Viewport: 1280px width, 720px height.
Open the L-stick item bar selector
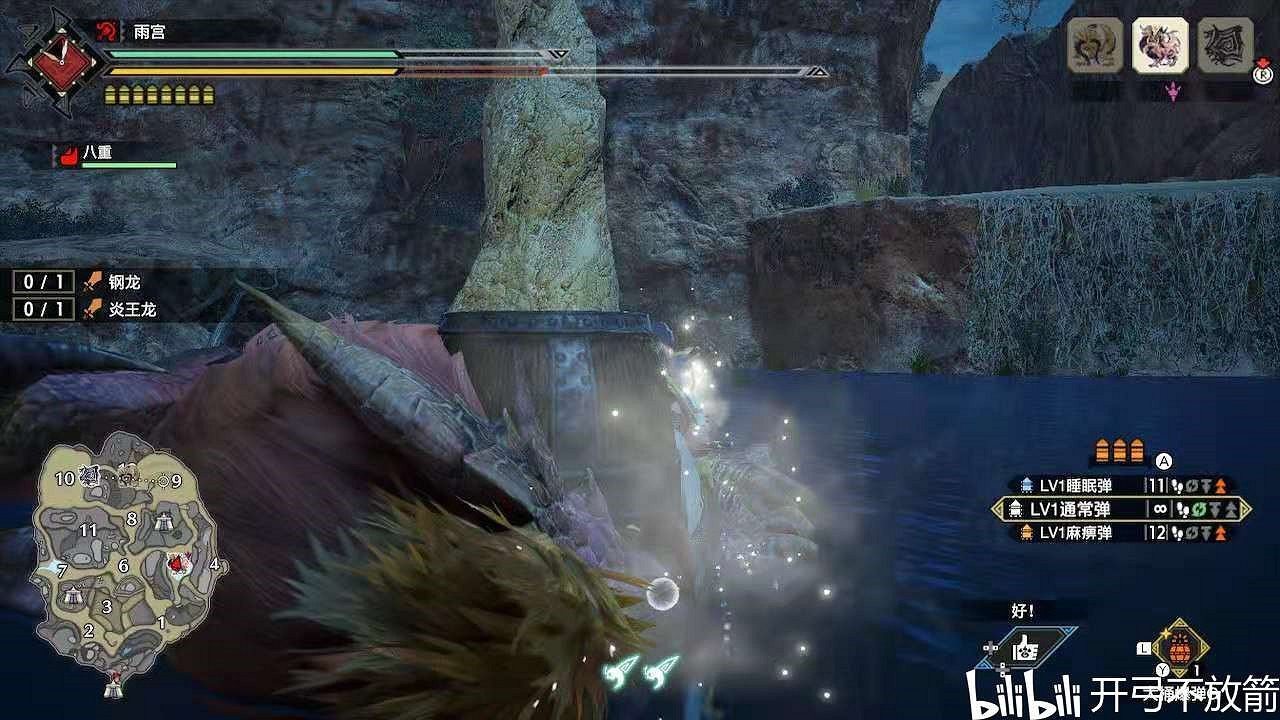[1142, 648]
